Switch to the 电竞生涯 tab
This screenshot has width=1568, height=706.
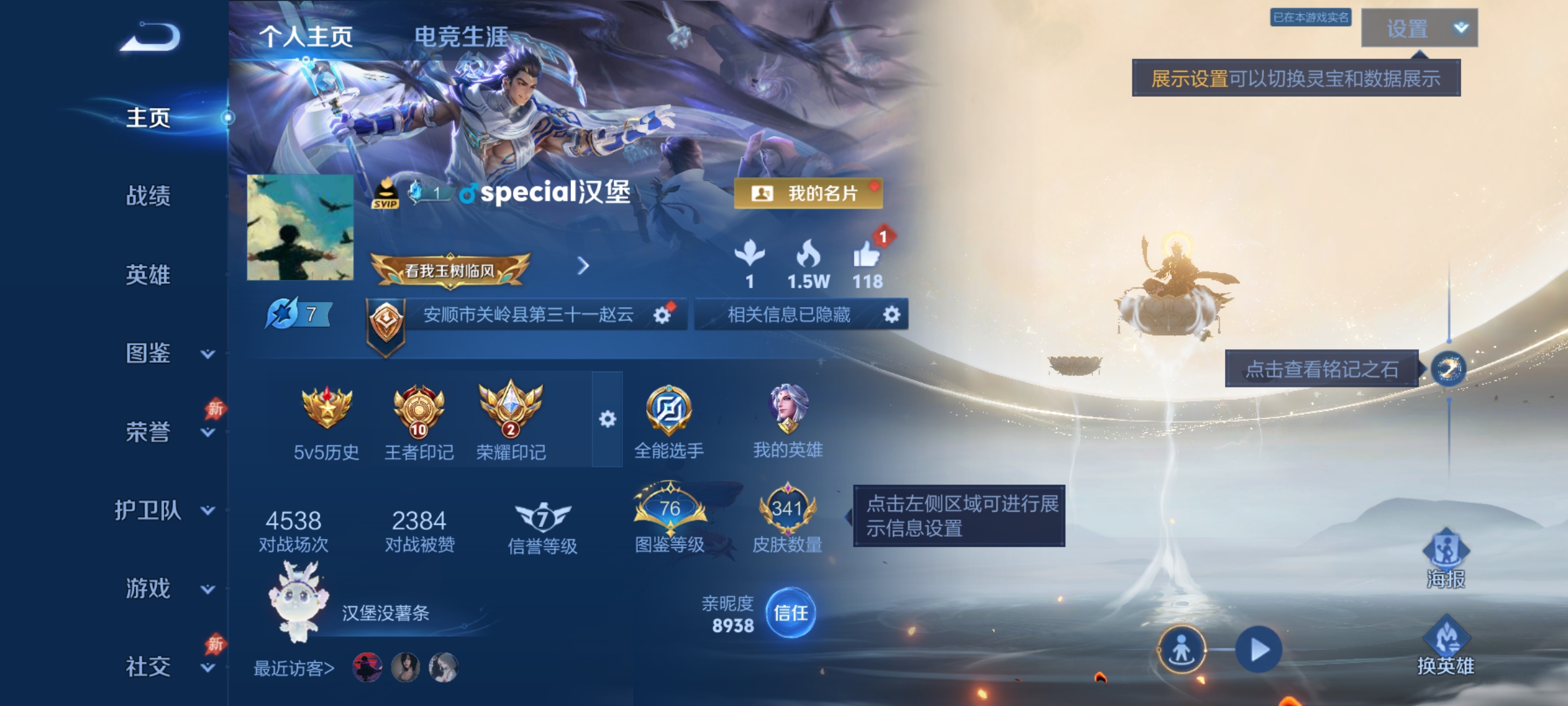click(461, 37)
